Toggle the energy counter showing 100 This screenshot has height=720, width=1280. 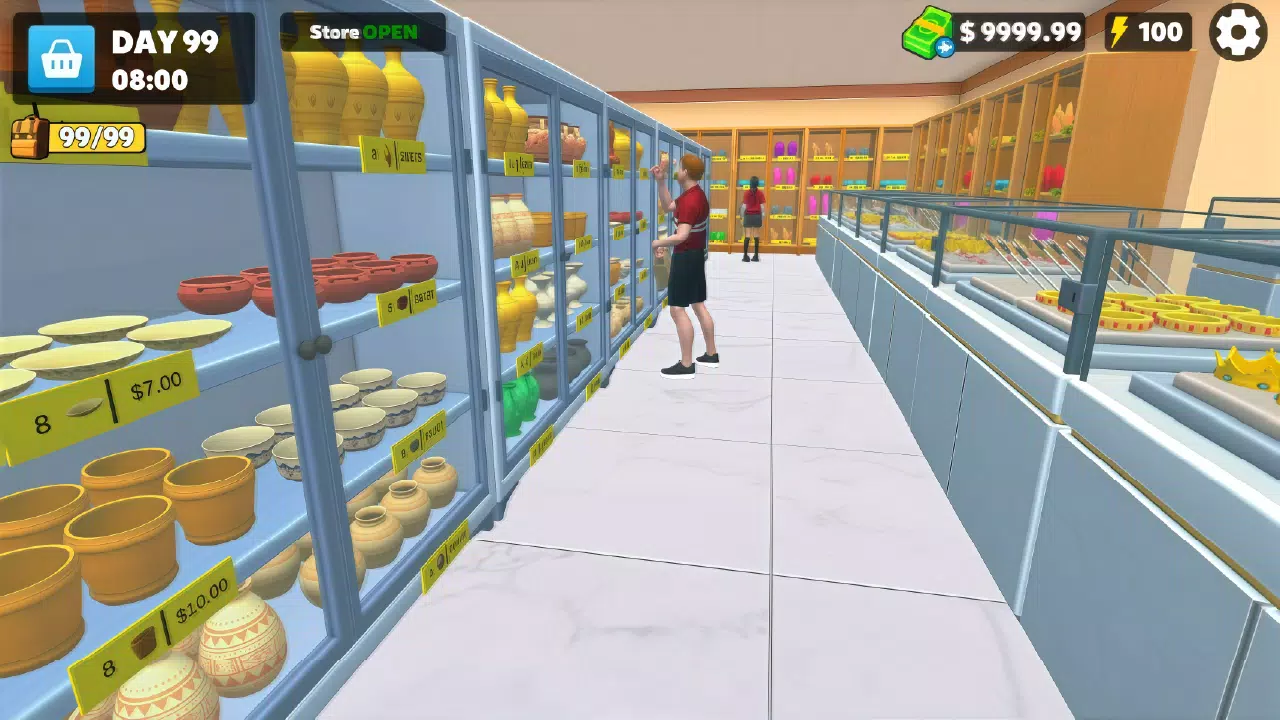[1146, 31]
